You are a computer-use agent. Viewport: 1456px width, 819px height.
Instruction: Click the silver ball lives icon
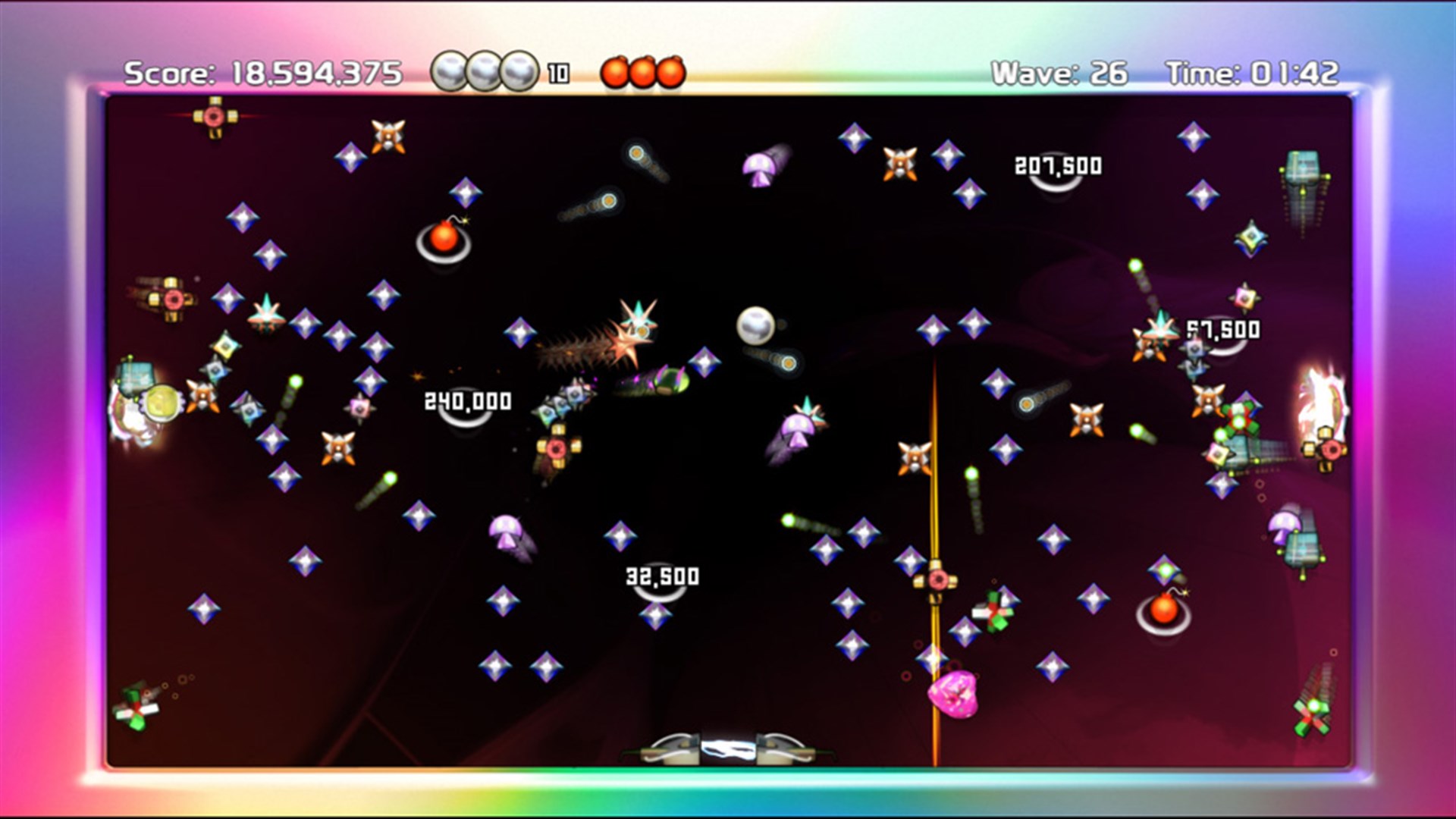450,70
